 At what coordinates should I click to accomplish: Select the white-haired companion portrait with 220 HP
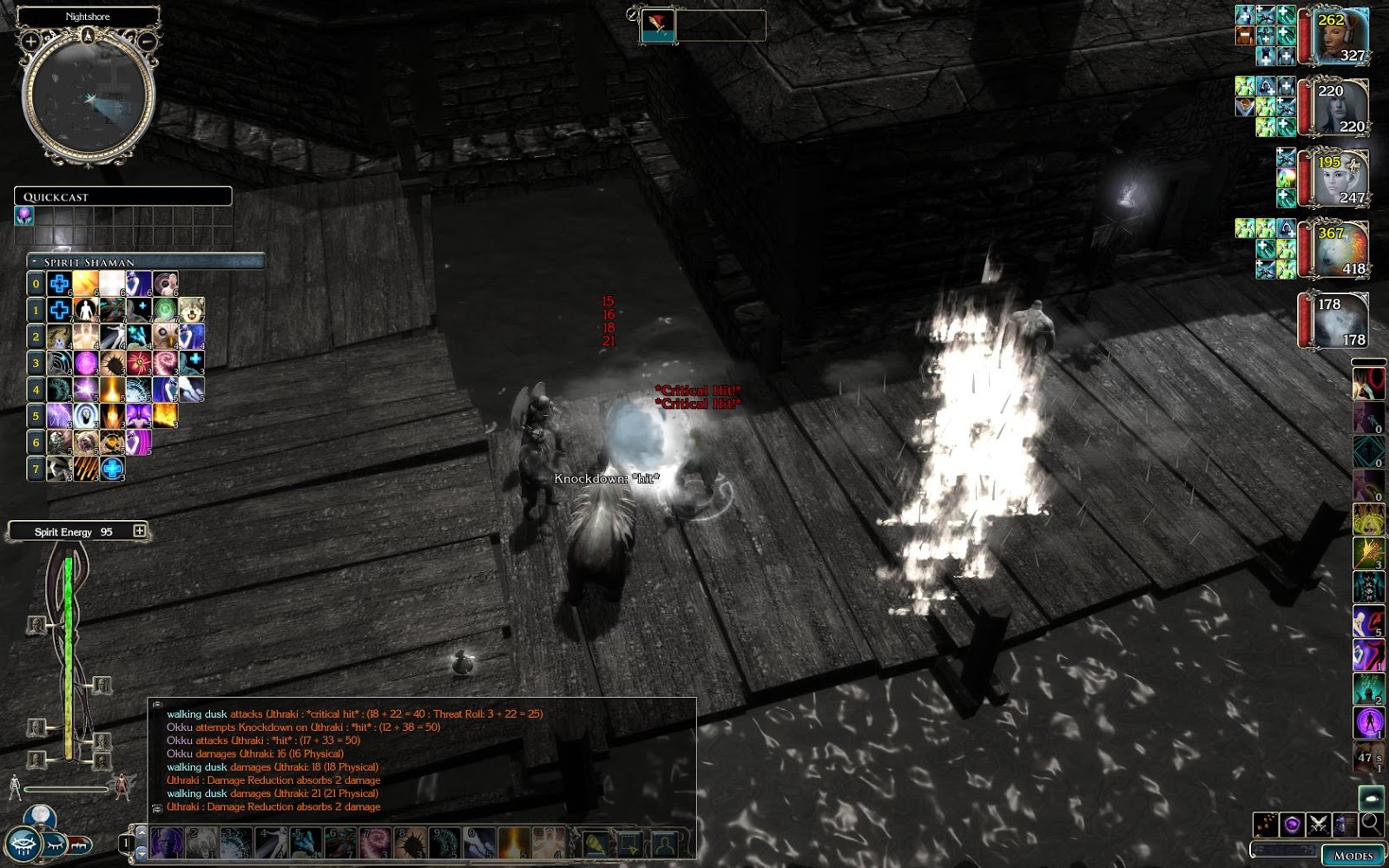pyautogui.click(x=1341, y=107)
